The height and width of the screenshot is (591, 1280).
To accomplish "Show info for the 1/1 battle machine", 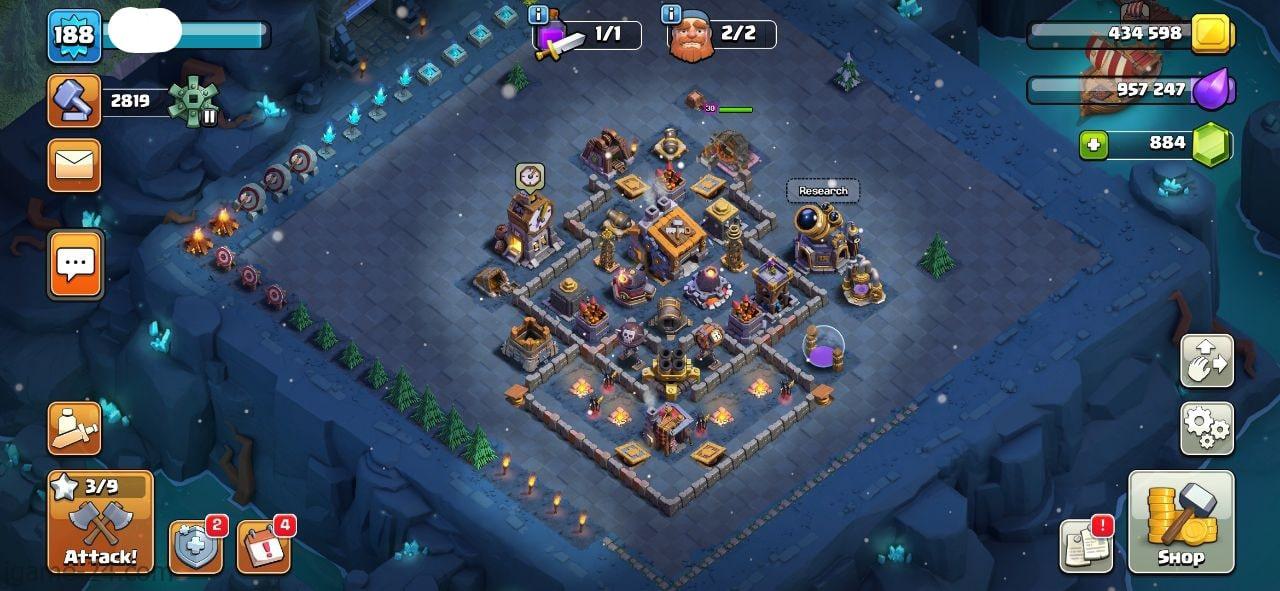I will (x=538, y=15).
